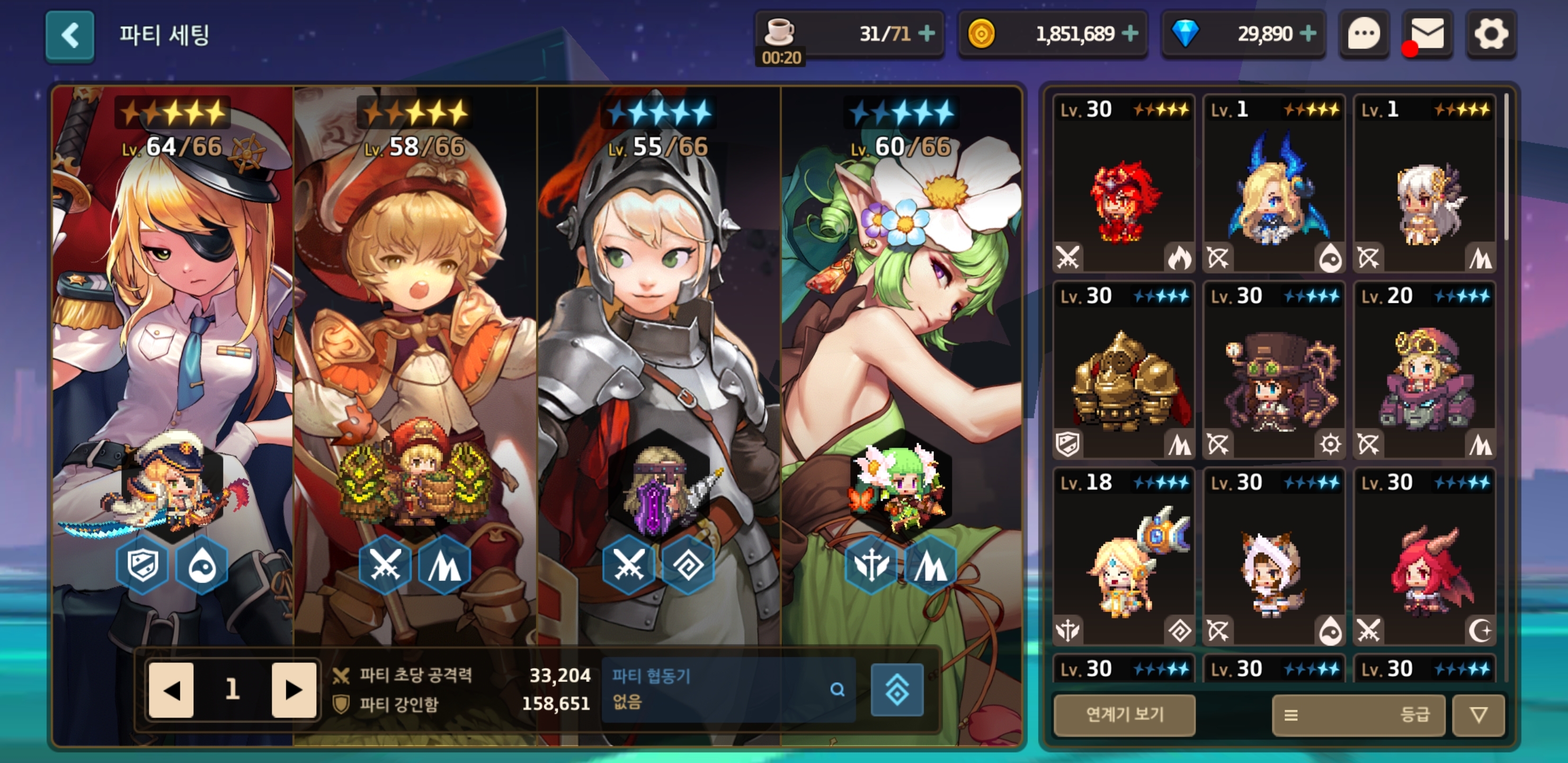Open the chat speech bubble
This screenshot has height=763, width=1568.
pyautogui.click(x=1364, y=35)
